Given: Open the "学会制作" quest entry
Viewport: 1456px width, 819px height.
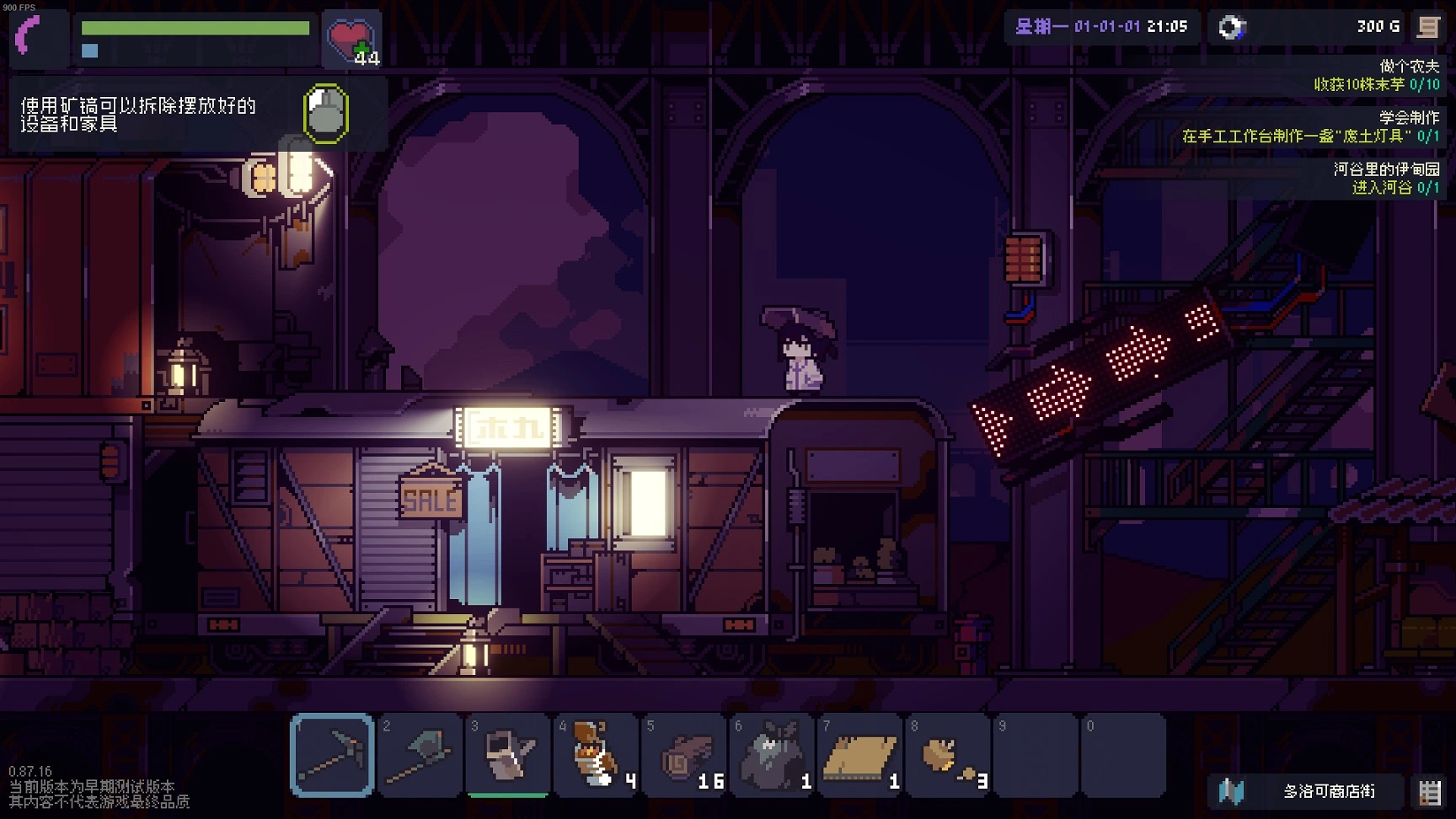Looking at the screenshot, I should pyautogui.click(x=1311, y=126).
